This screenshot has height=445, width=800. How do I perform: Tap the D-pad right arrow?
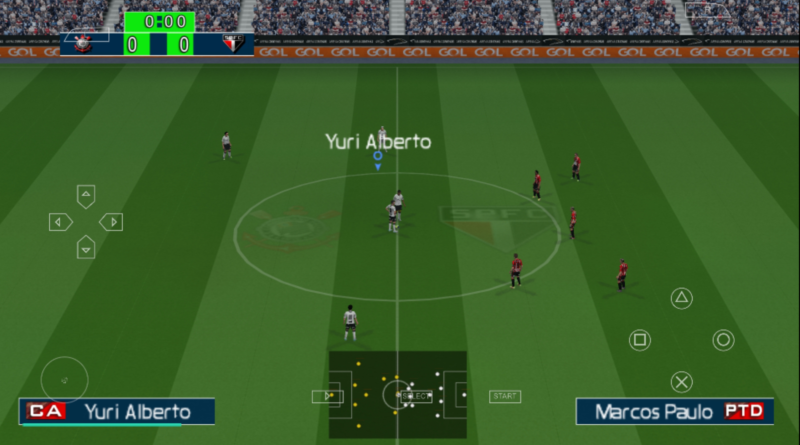click(111, 222)
